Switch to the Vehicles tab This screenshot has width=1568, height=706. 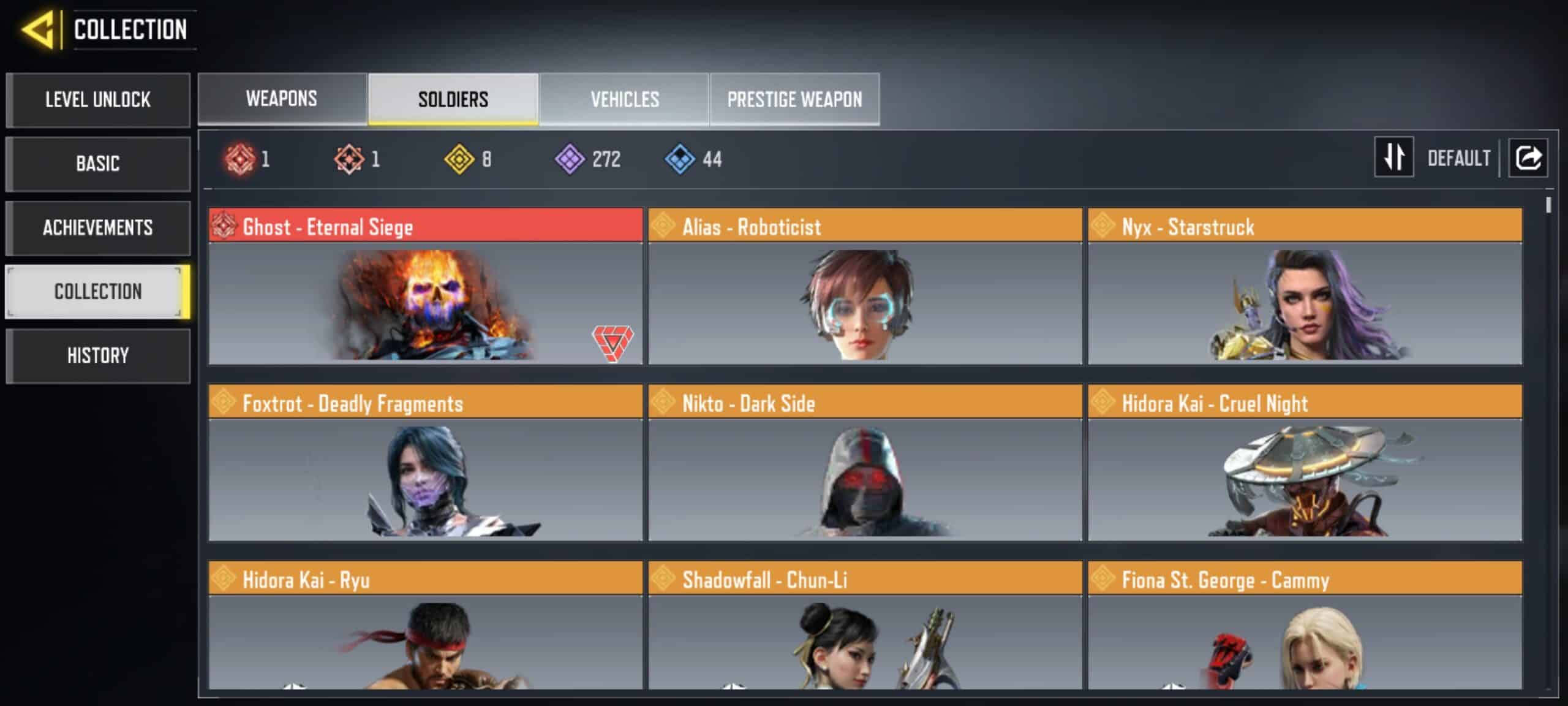pyautogui.click(x=624, y=99)
